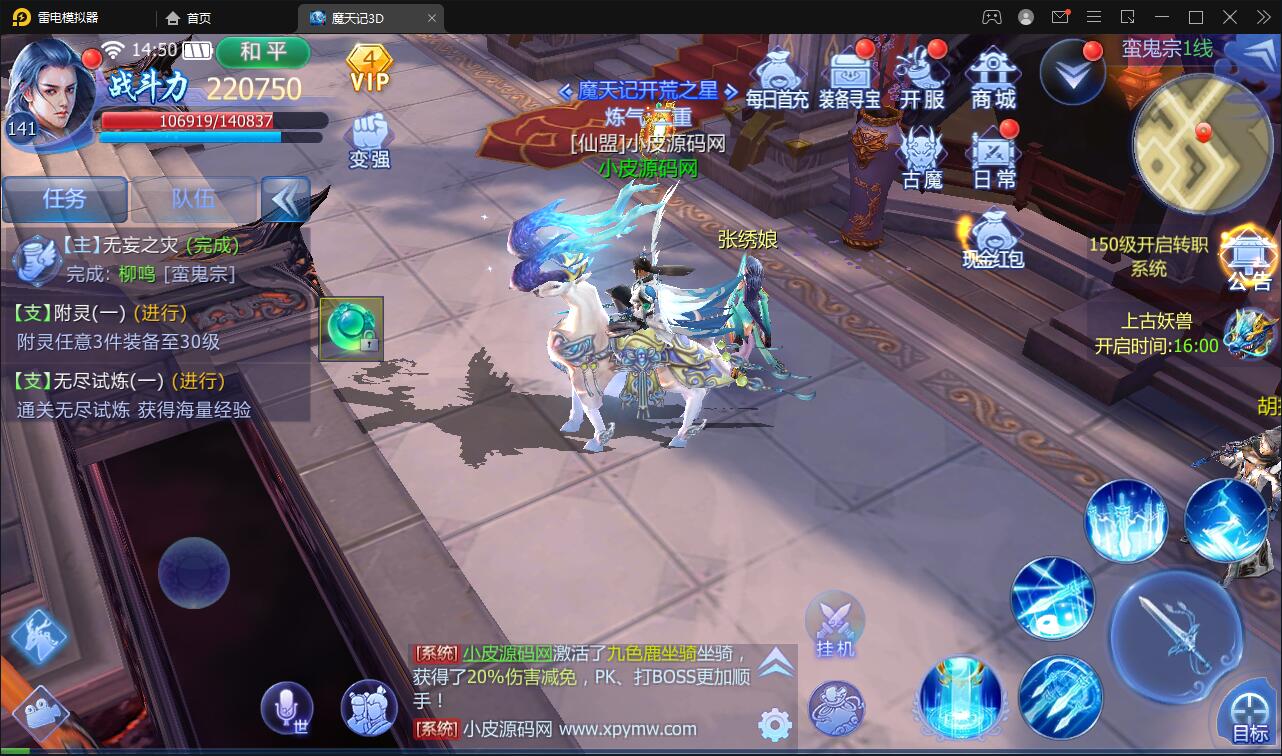Toggle the 和平 peace mode setting
Viewport: 1282px width, 756px height.
point(262,53)
